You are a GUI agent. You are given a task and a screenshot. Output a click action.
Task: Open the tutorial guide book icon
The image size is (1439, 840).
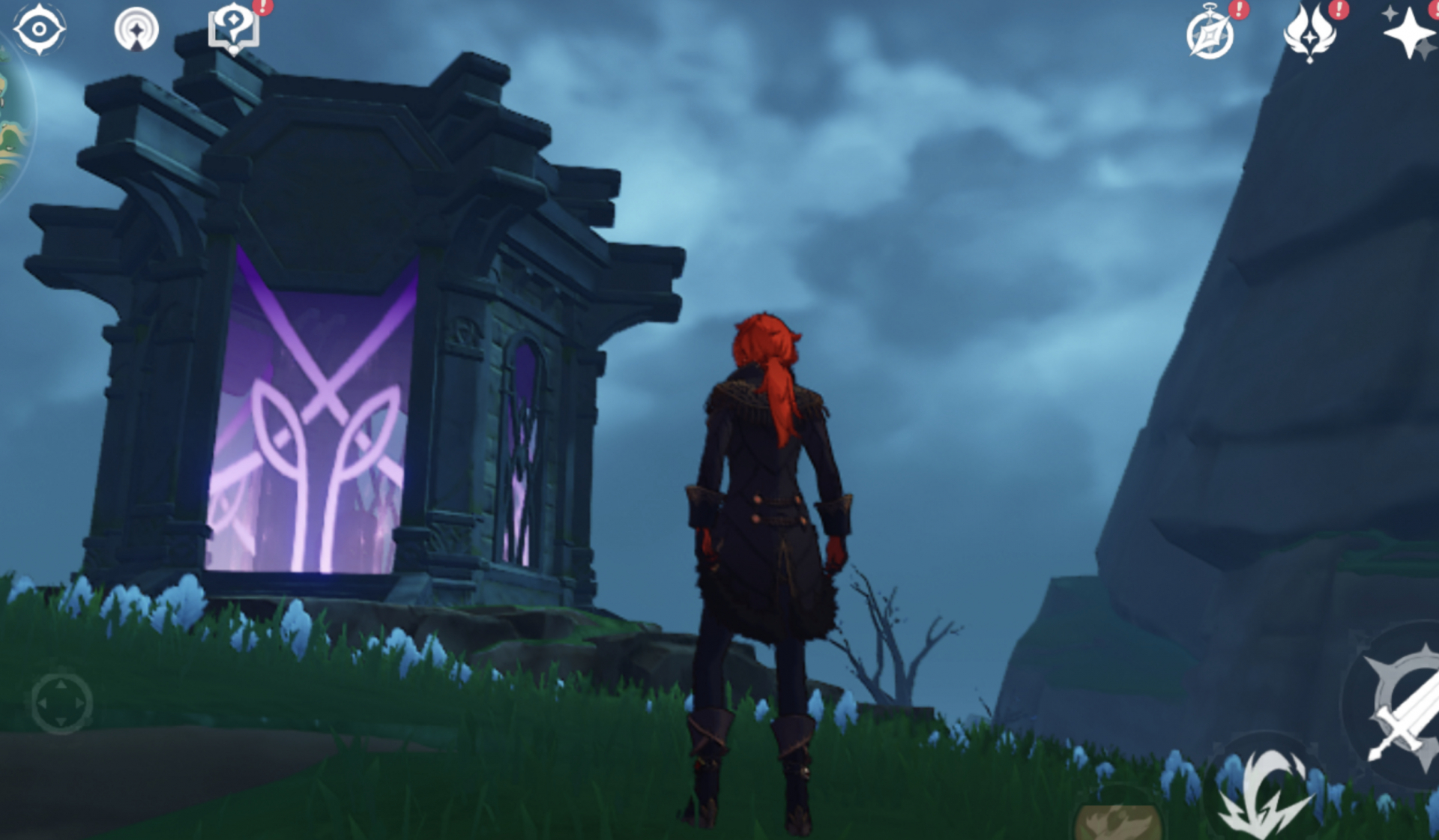(235, 30)
